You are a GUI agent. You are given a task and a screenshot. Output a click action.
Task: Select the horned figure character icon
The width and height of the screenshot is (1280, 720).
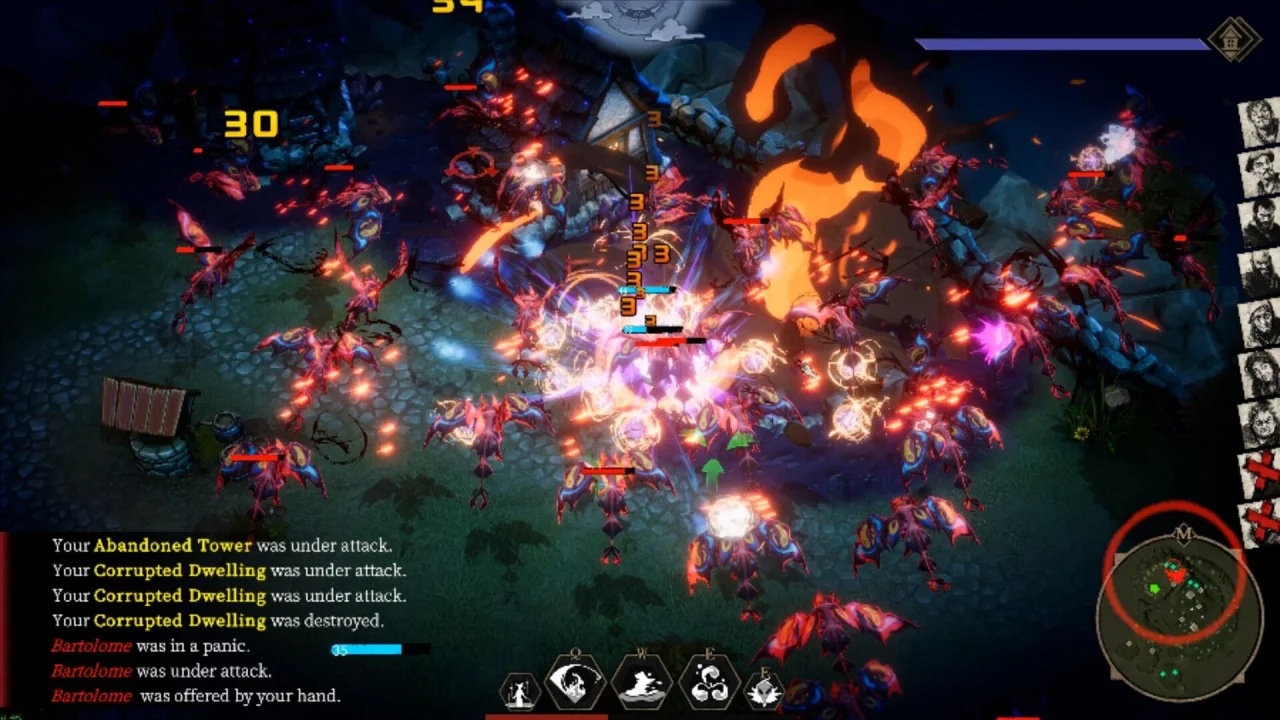520,692
